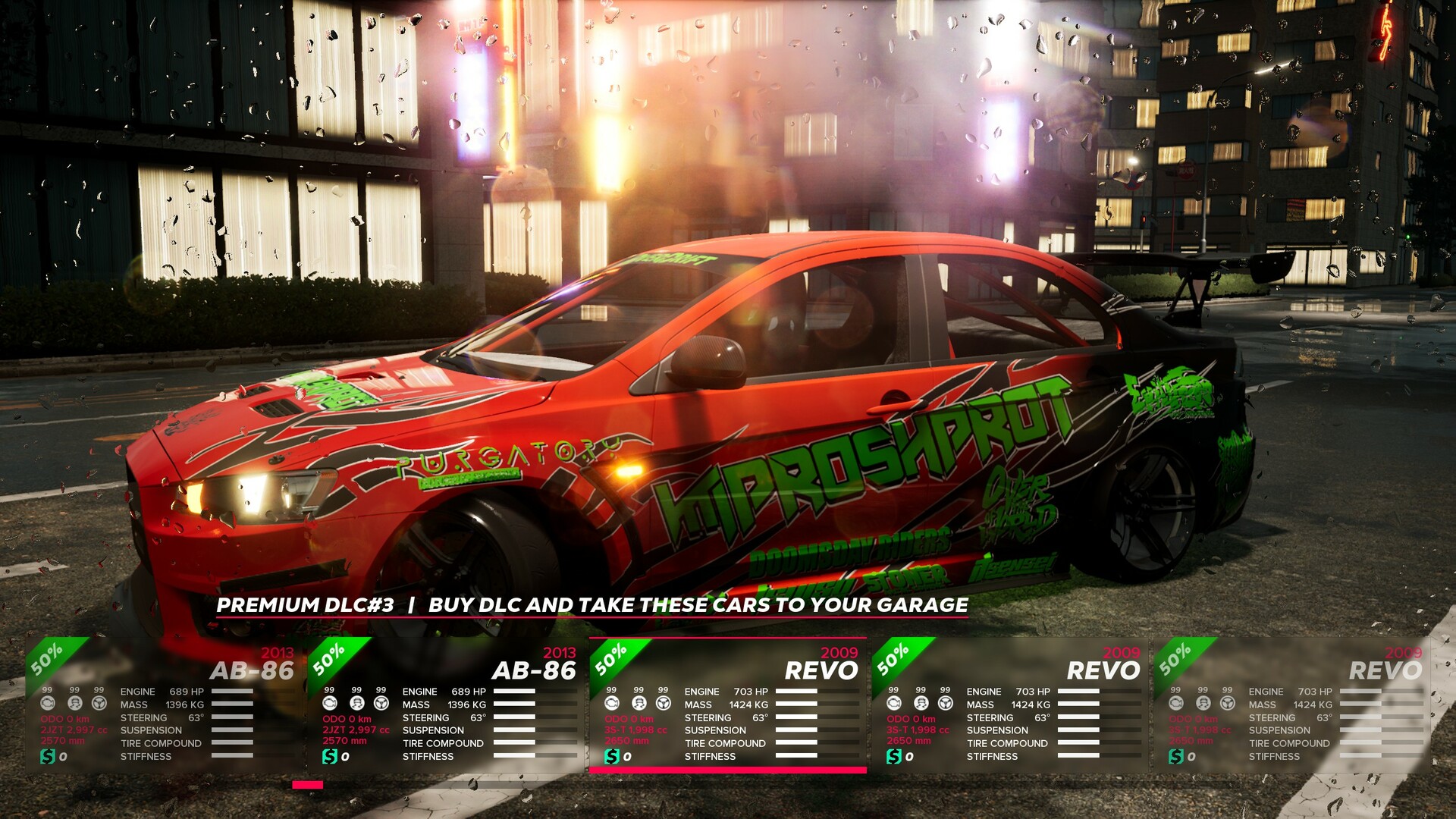Click the pink page indicator below the first card

pos(308,783)
